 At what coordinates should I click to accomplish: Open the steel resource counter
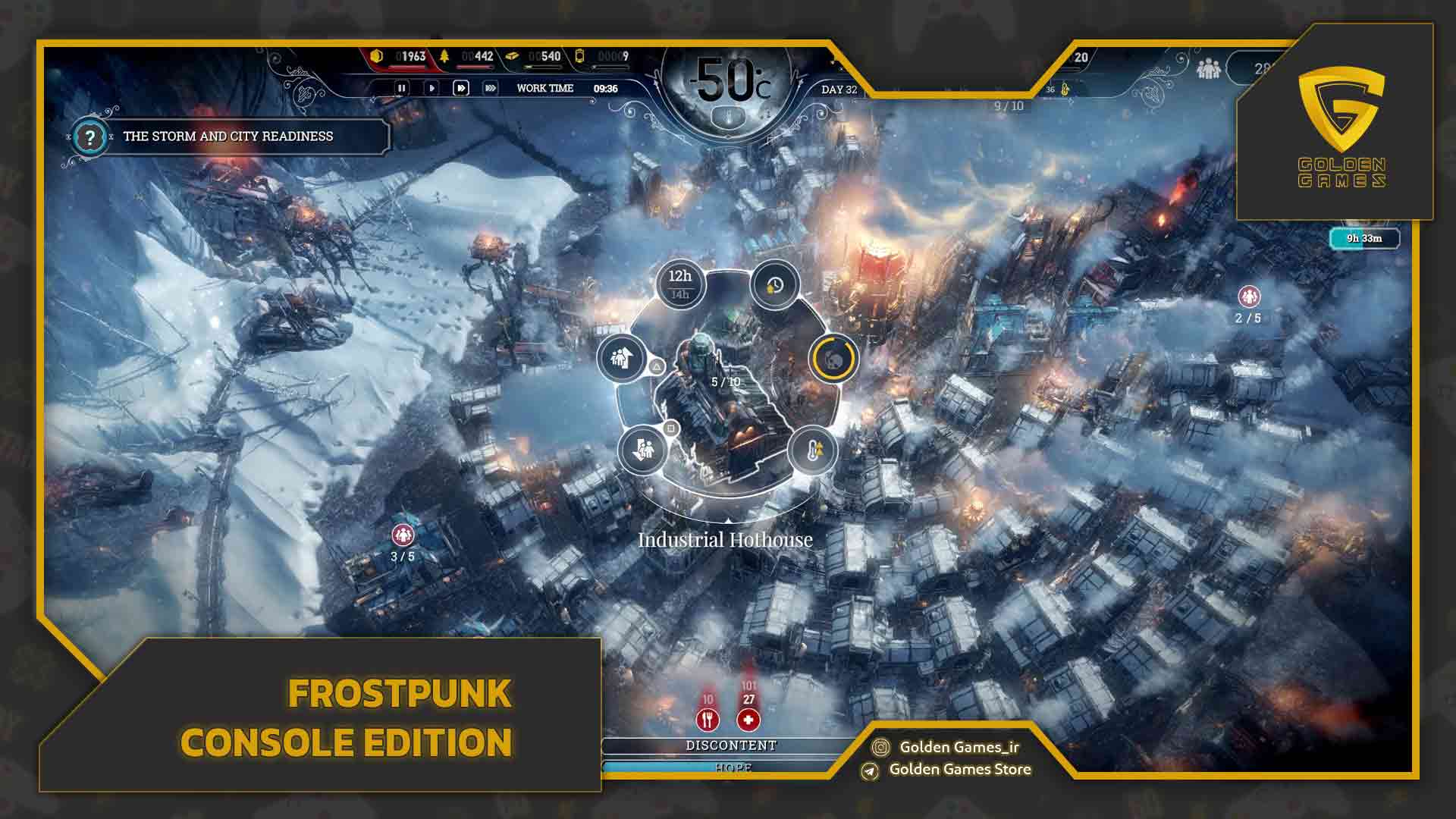coord(512,57)
